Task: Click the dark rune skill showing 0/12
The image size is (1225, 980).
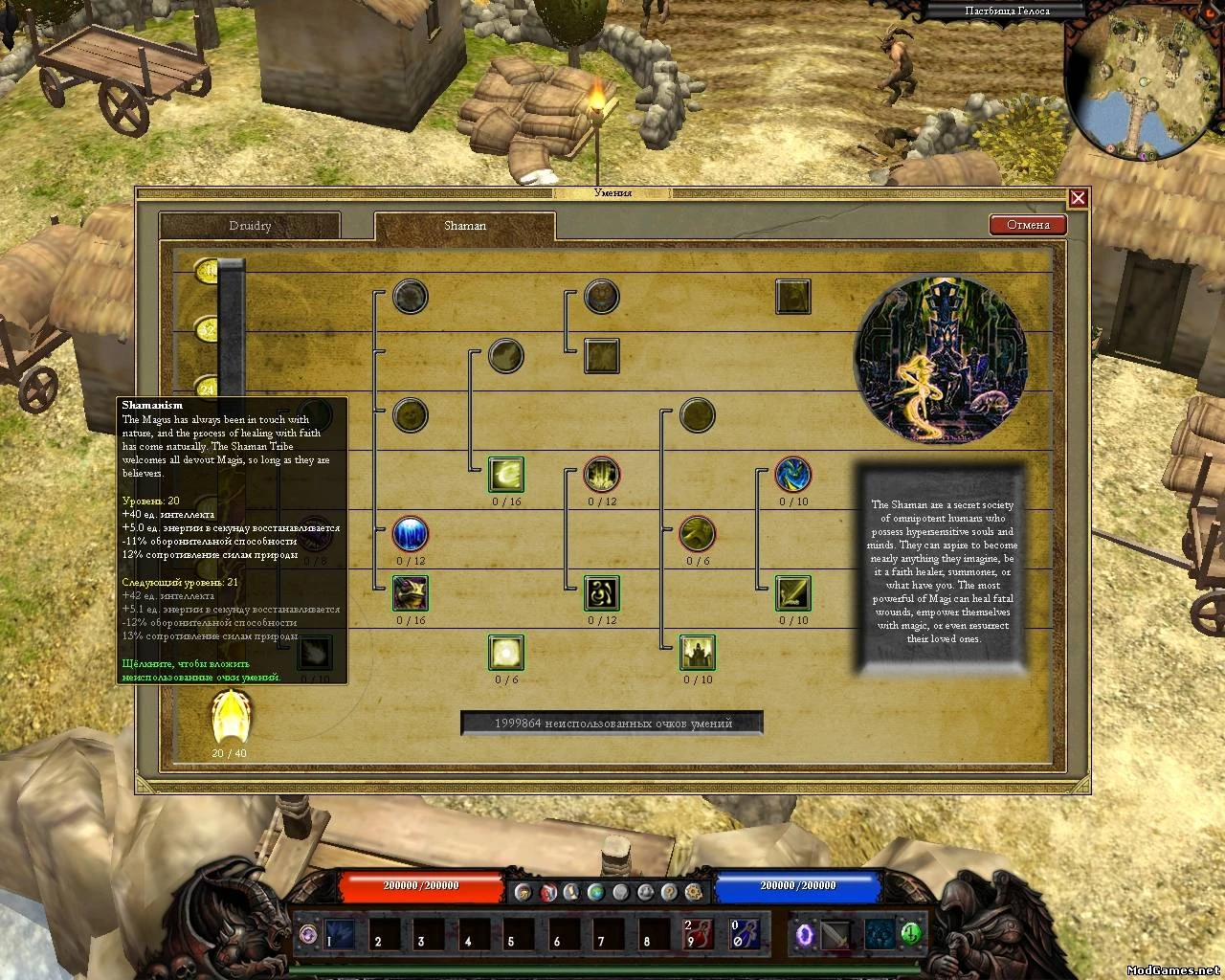Action: 601,593
